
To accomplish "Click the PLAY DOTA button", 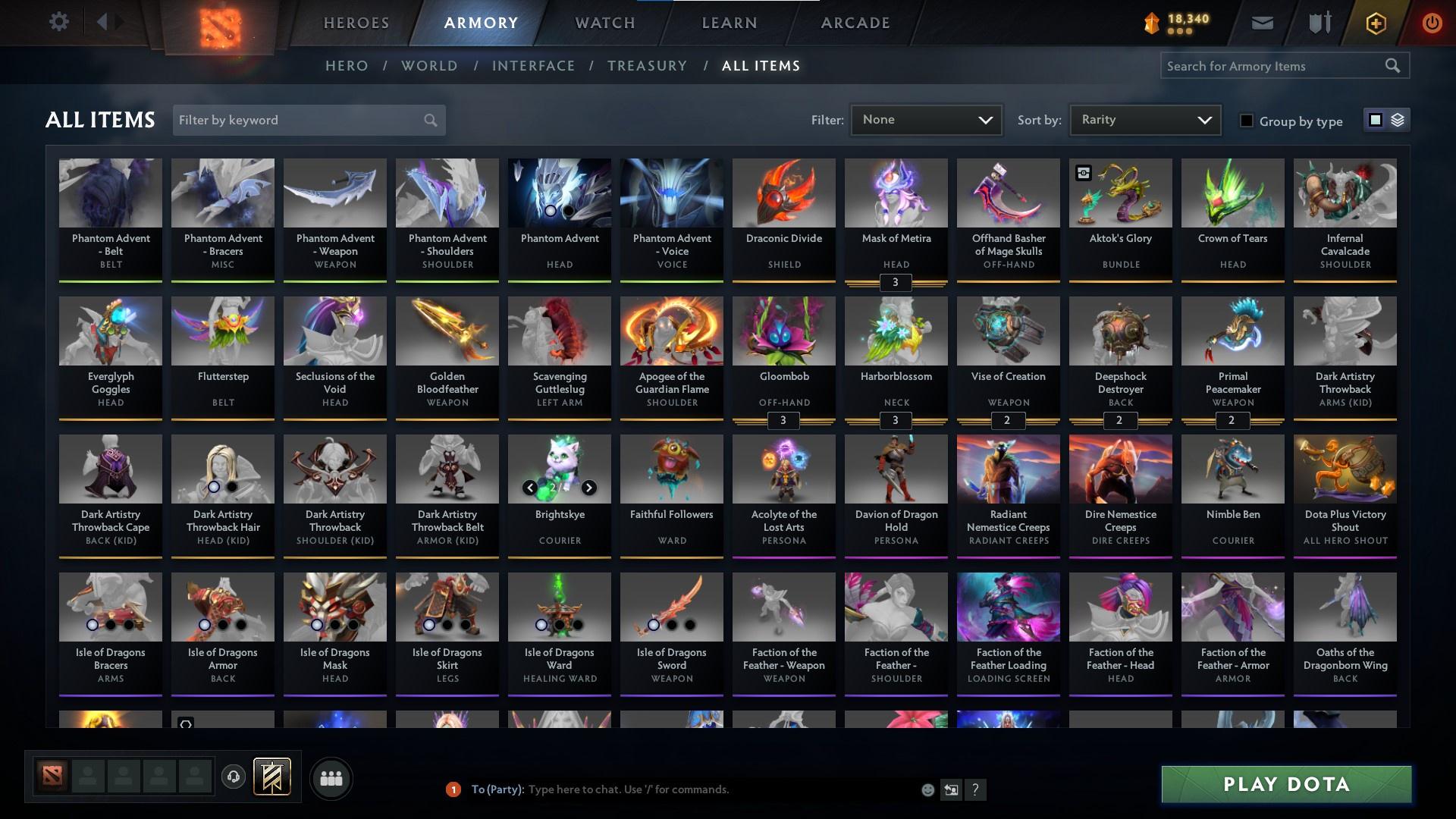I will point(1285,784).
